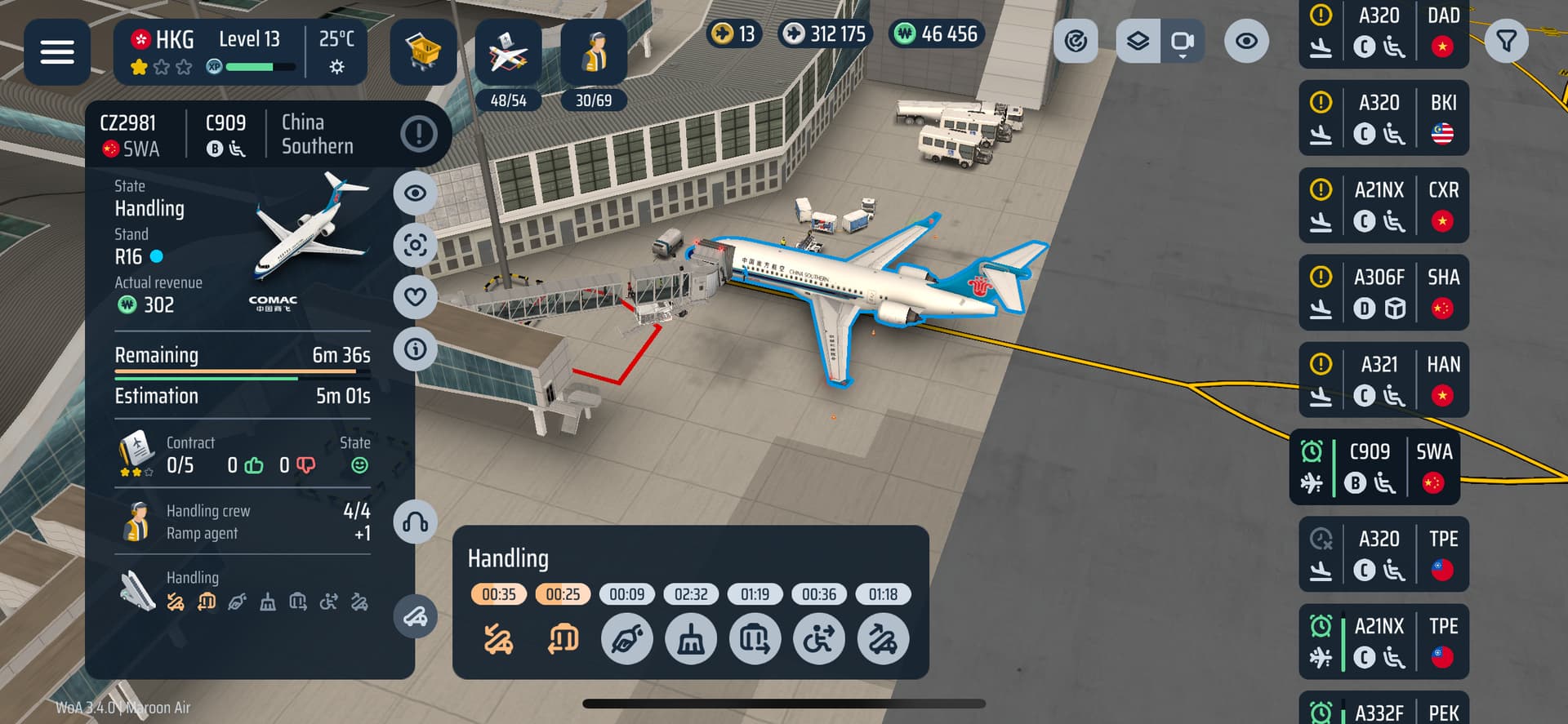Open the aircraft fleet panel showing 48/54
This screenshot has width=1568, height=724.
click(x=508, y=54)
